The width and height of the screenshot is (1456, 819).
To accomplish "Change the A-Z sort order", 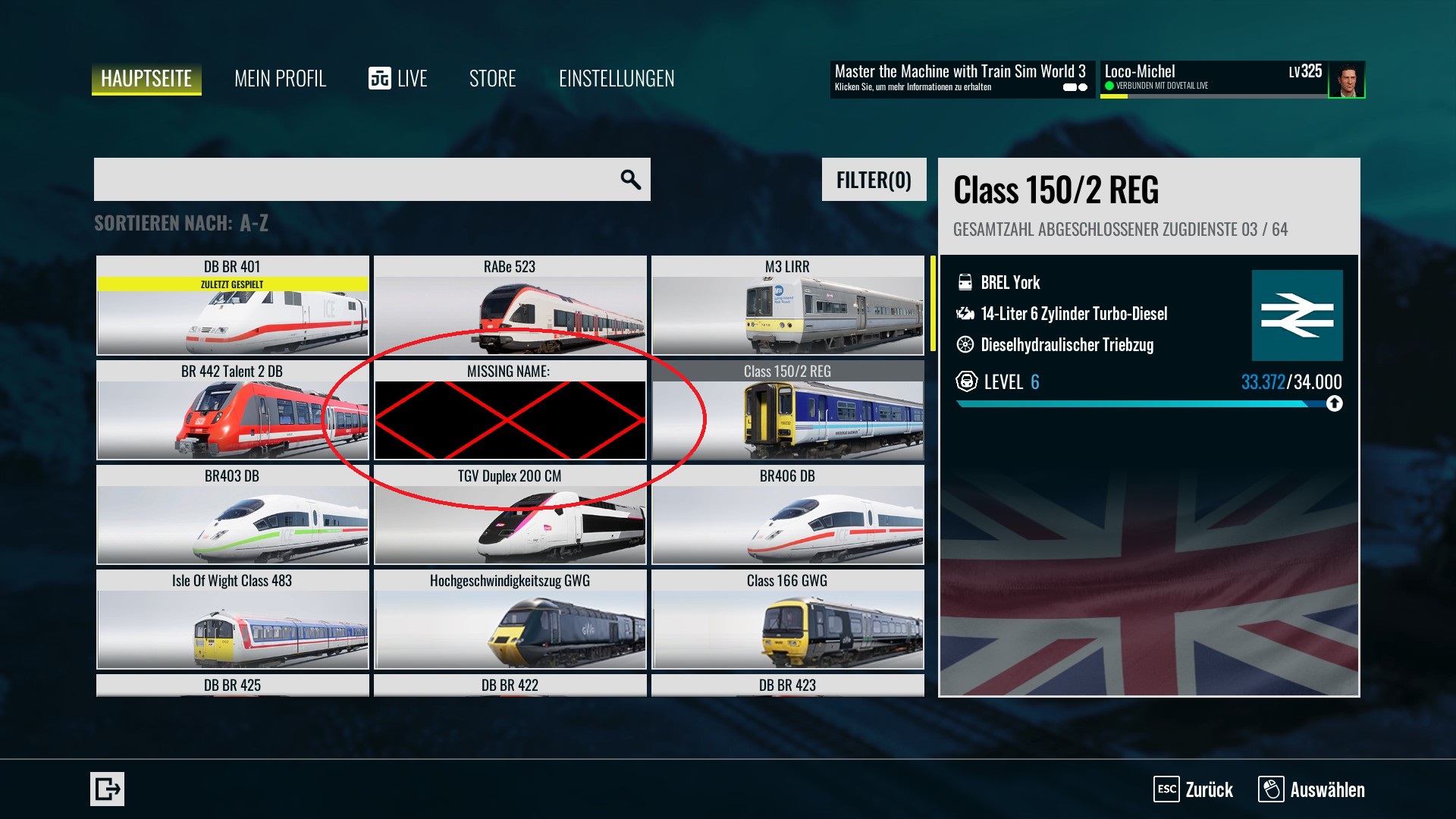I will 181,223.
